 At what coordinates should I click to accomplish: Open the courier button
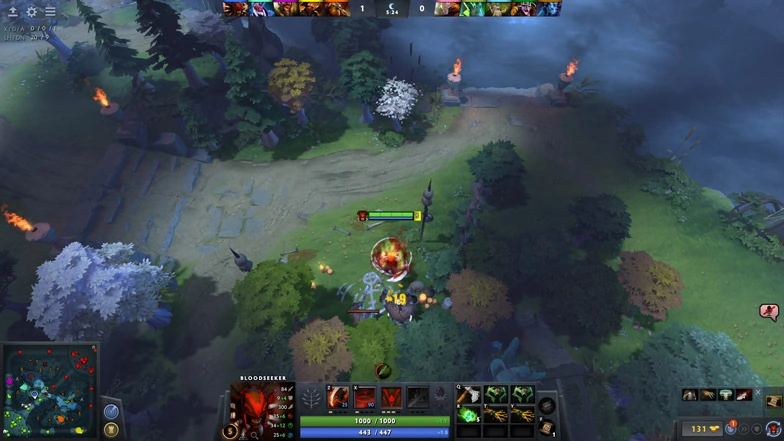pyautogui.click(x=773, y=428)
